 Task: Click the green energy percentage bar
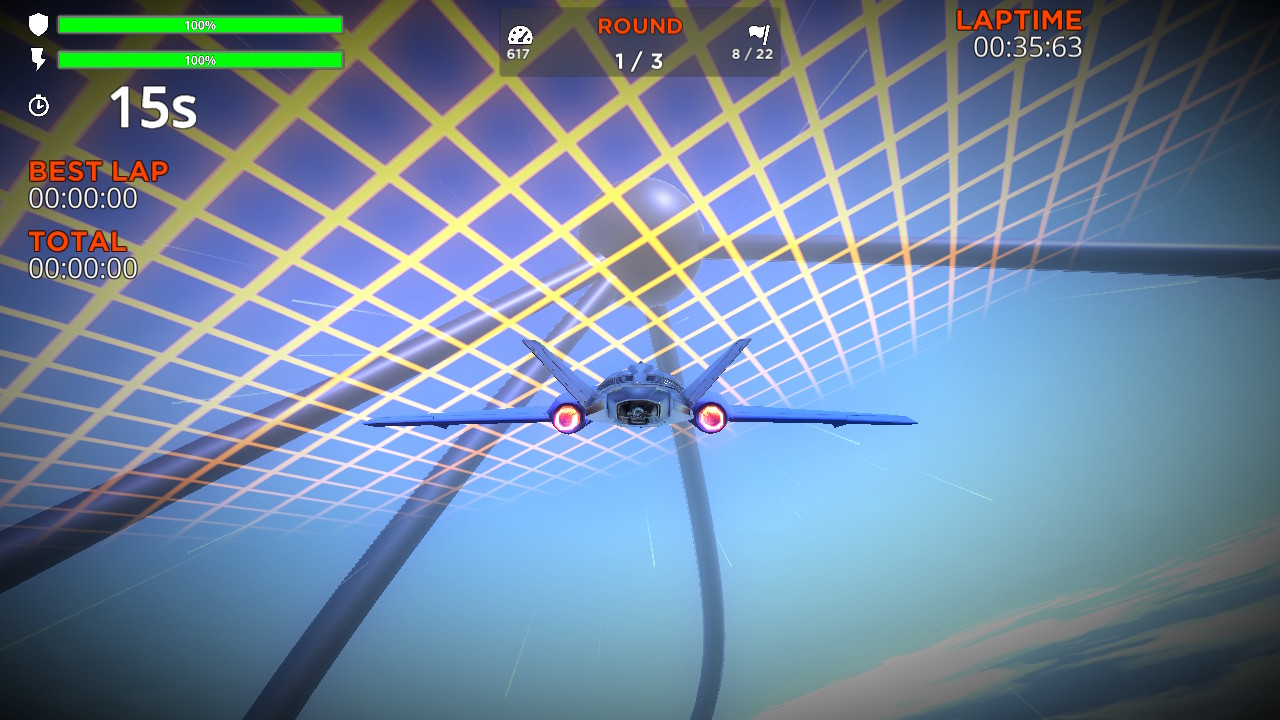coord(200,60)
